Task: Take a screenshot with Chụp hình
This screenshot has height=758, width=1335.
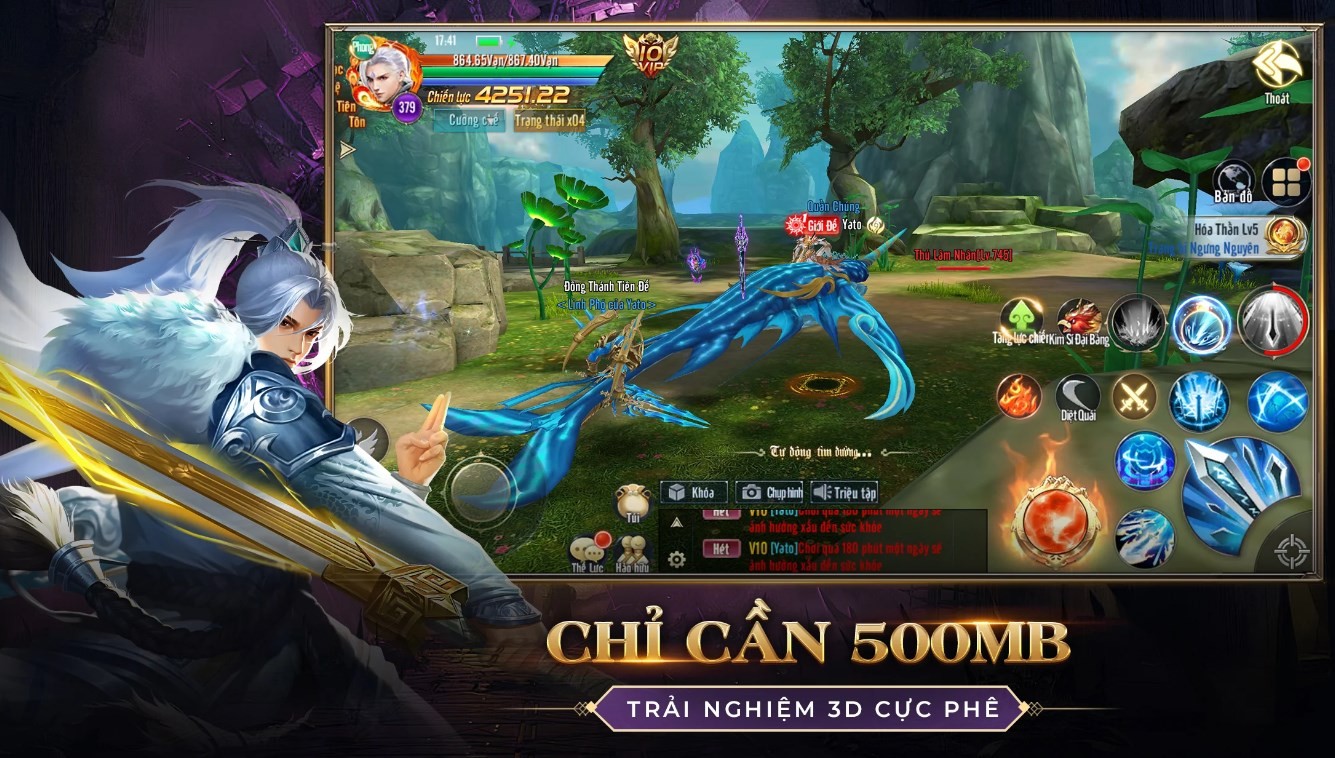Action: (x=770, y=492)
